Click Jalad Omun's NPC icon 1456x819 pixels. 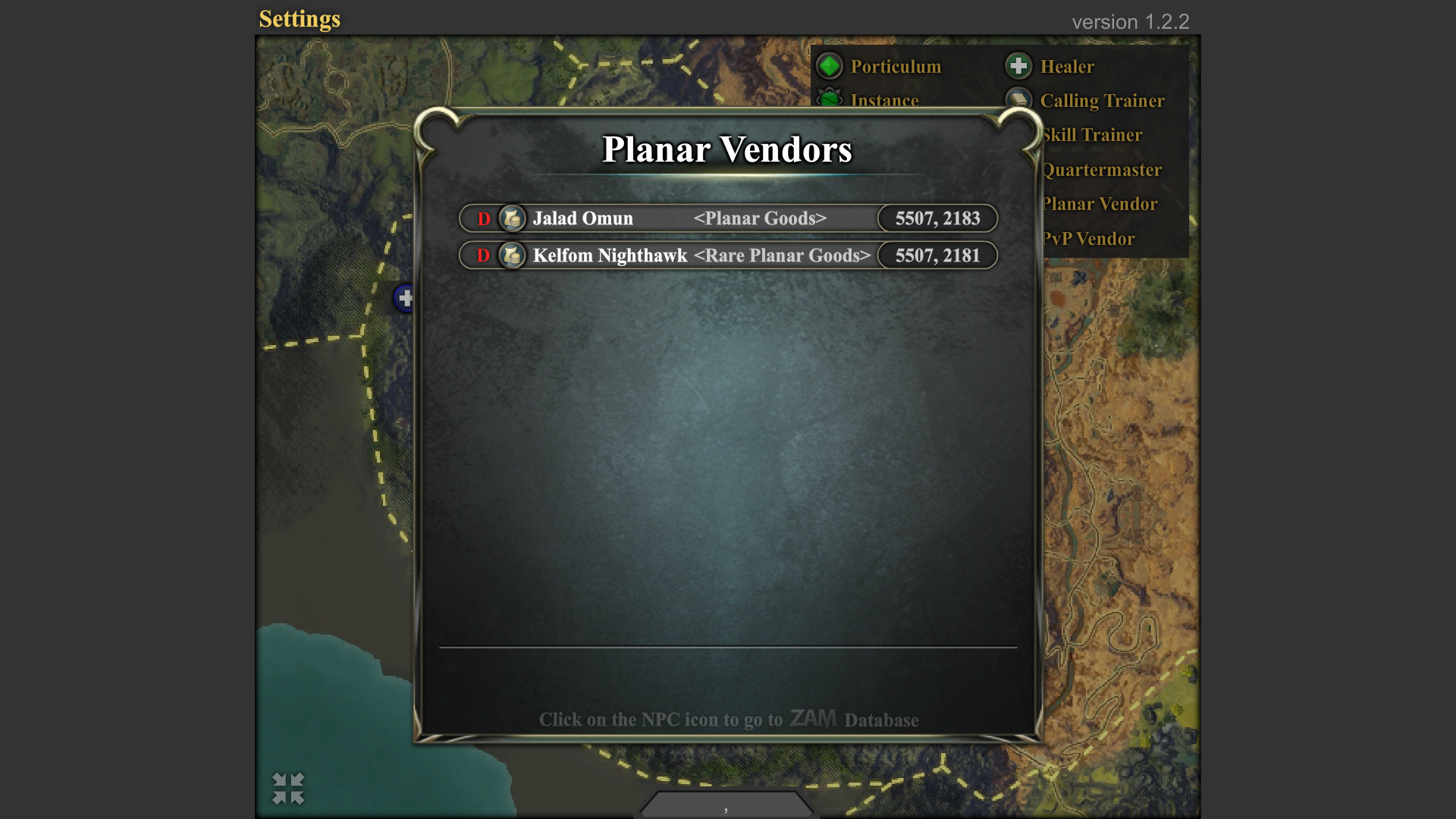click(x=512, y=218)
